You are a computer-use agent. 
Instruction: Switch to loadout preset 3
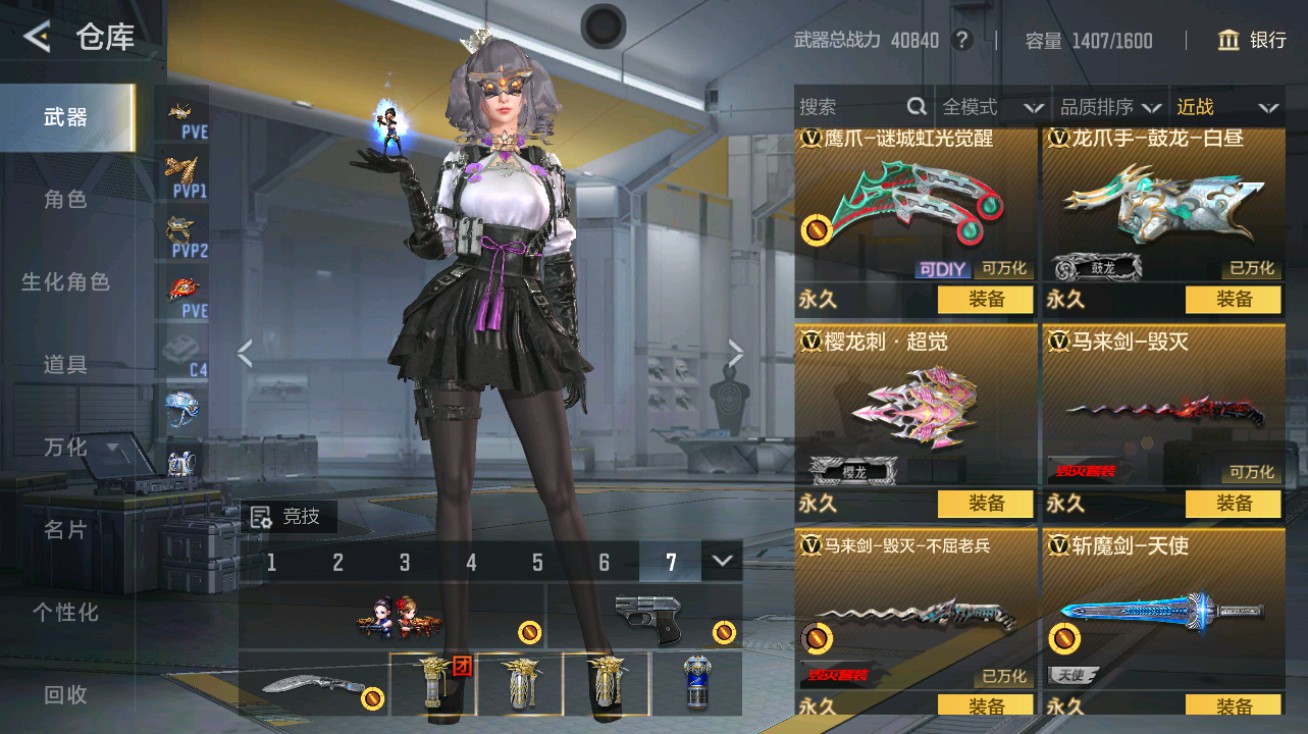(403, 563)
